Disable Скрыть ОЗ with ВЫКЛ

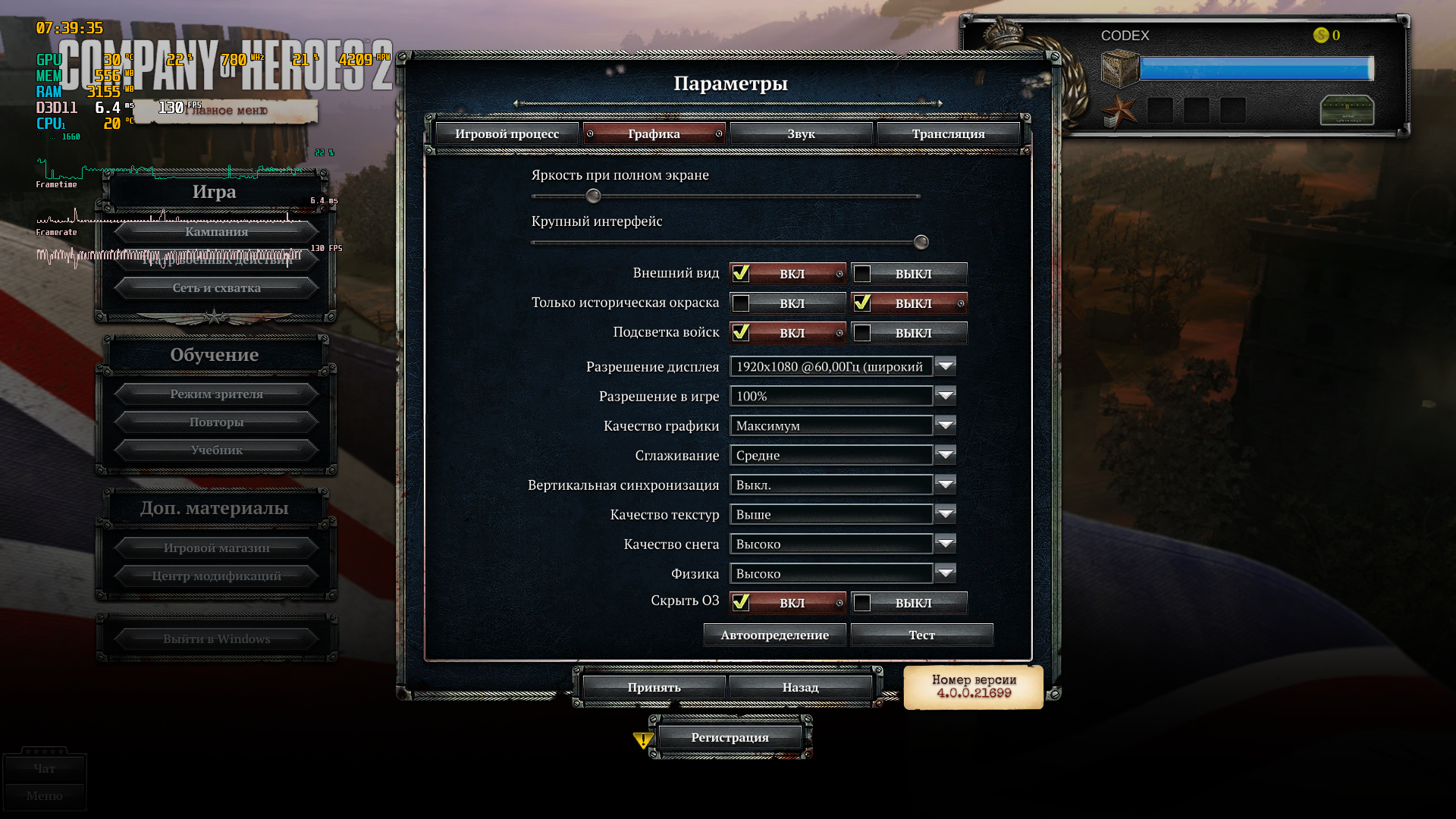pos(909,603)
